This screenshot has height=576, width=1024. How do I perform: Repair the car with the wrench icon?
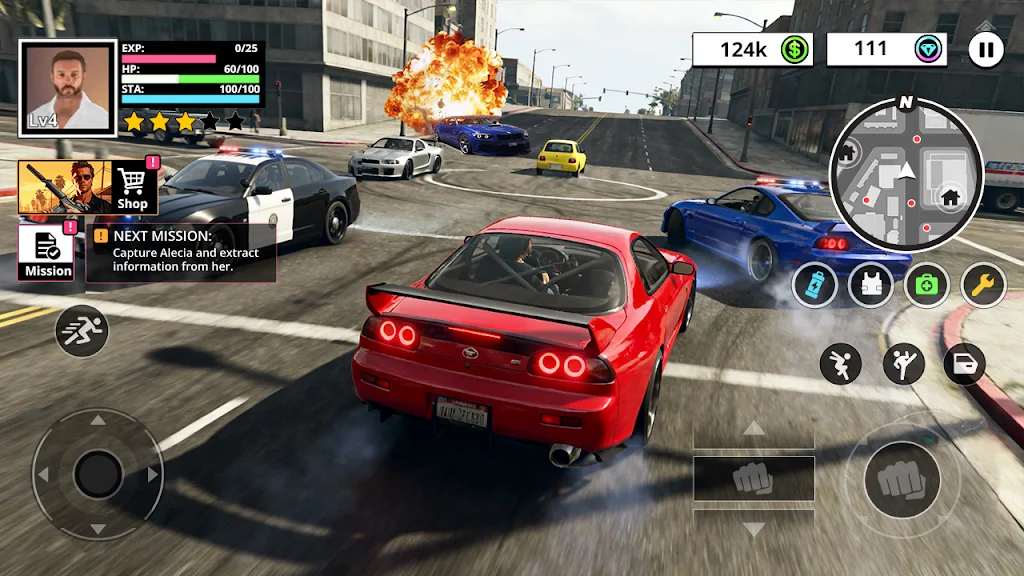pyautogui.click(x=983, y=285)
